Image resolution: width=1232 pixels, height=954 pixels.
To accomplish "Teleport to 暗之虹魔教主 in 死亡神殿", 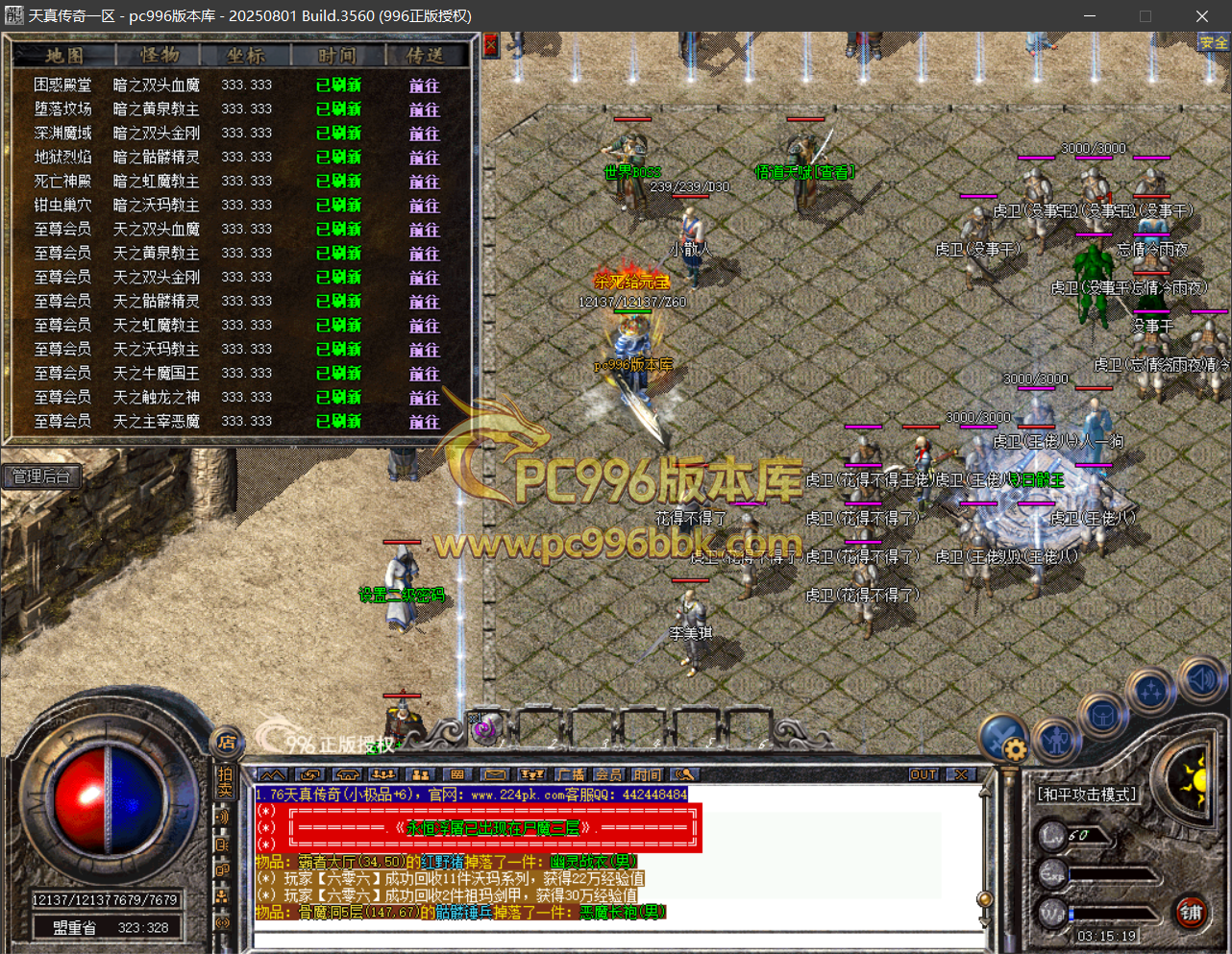I will pos(424,182).
